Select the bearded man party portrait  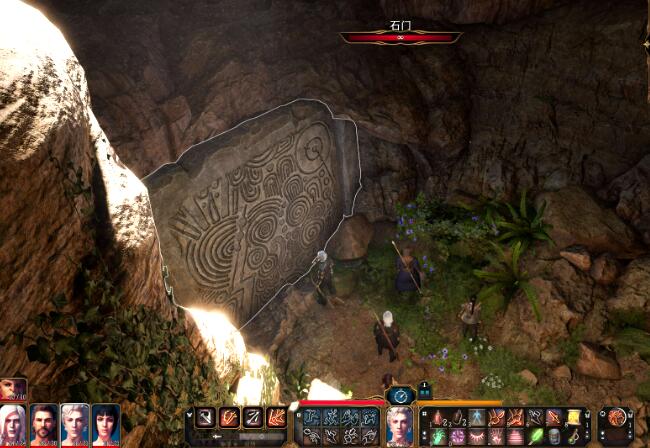coord(44,423)
